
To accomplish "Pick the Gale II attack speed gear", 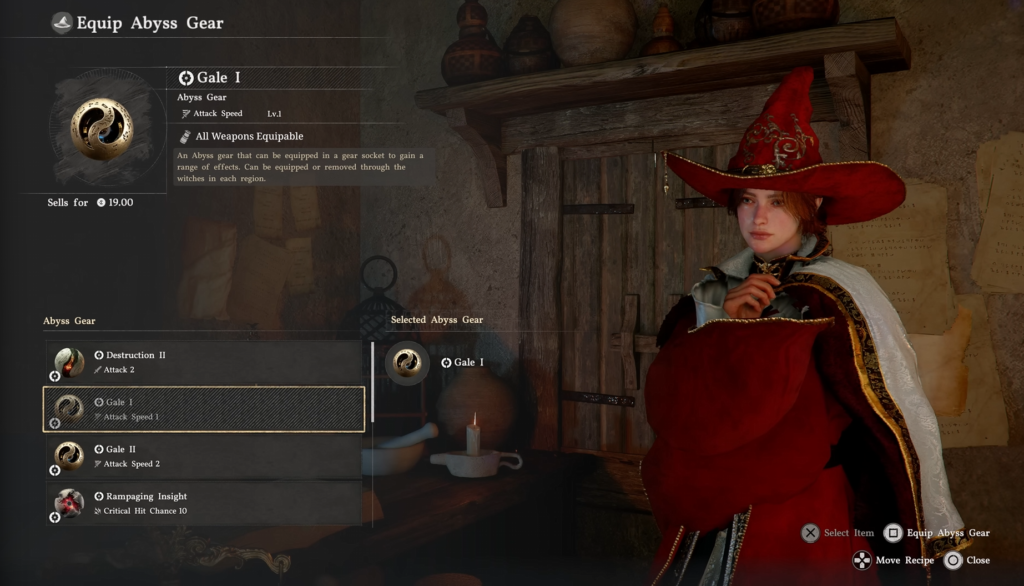I will tap(203, 456).
